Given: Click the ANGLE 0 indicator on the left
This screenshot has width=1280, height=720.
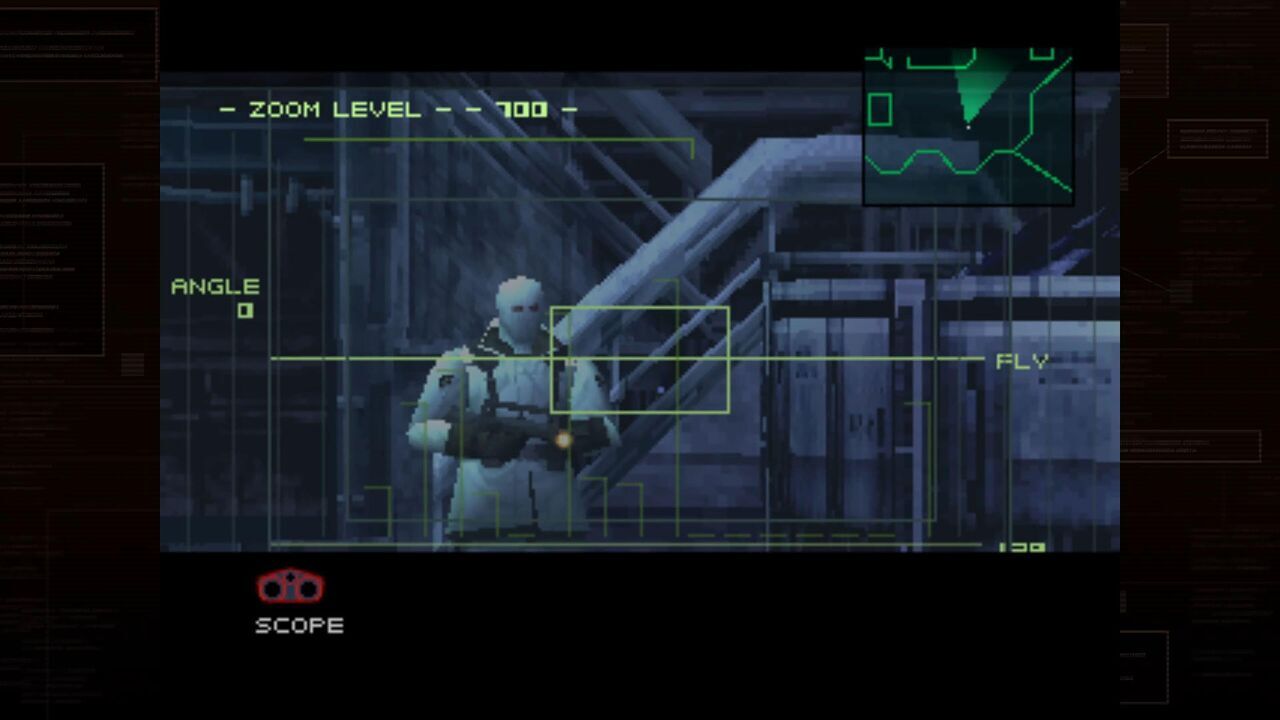Looking at the screenshot, I should pyautogui.click(x=216, y=293).
